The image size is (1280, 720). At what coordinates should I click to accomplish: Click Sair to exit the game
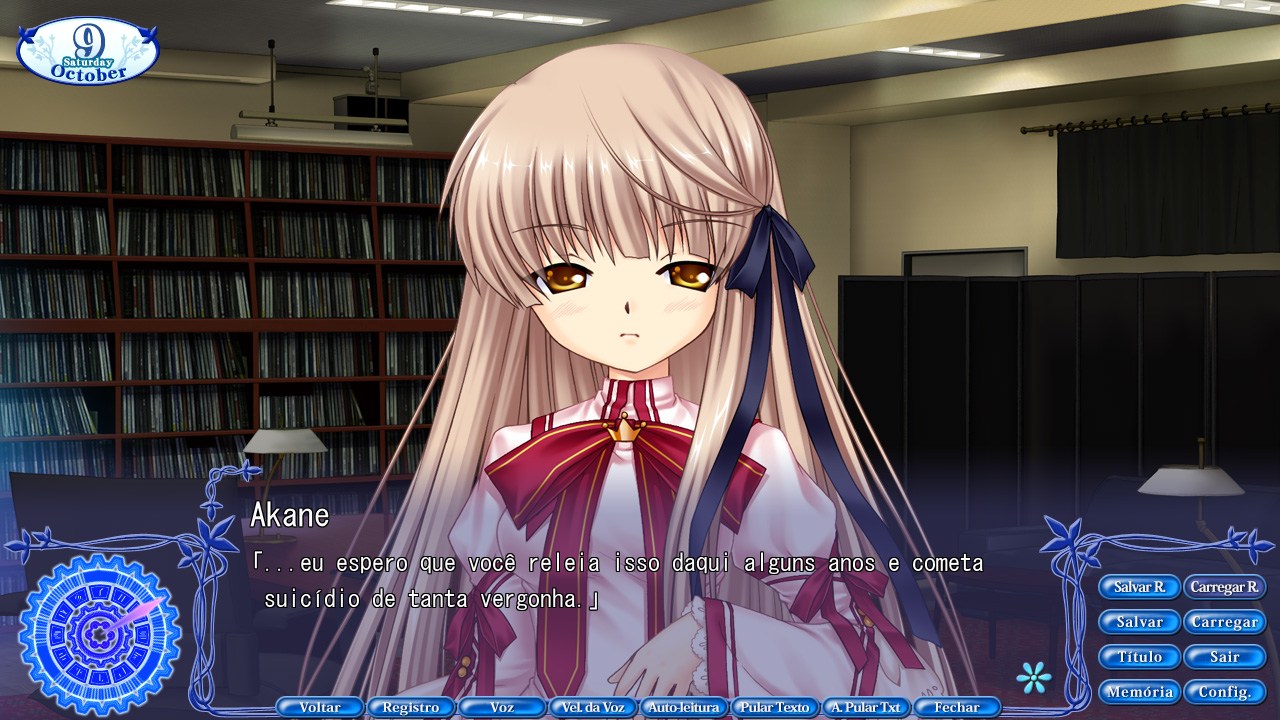pyautogui.click(x=1224, y=657)
